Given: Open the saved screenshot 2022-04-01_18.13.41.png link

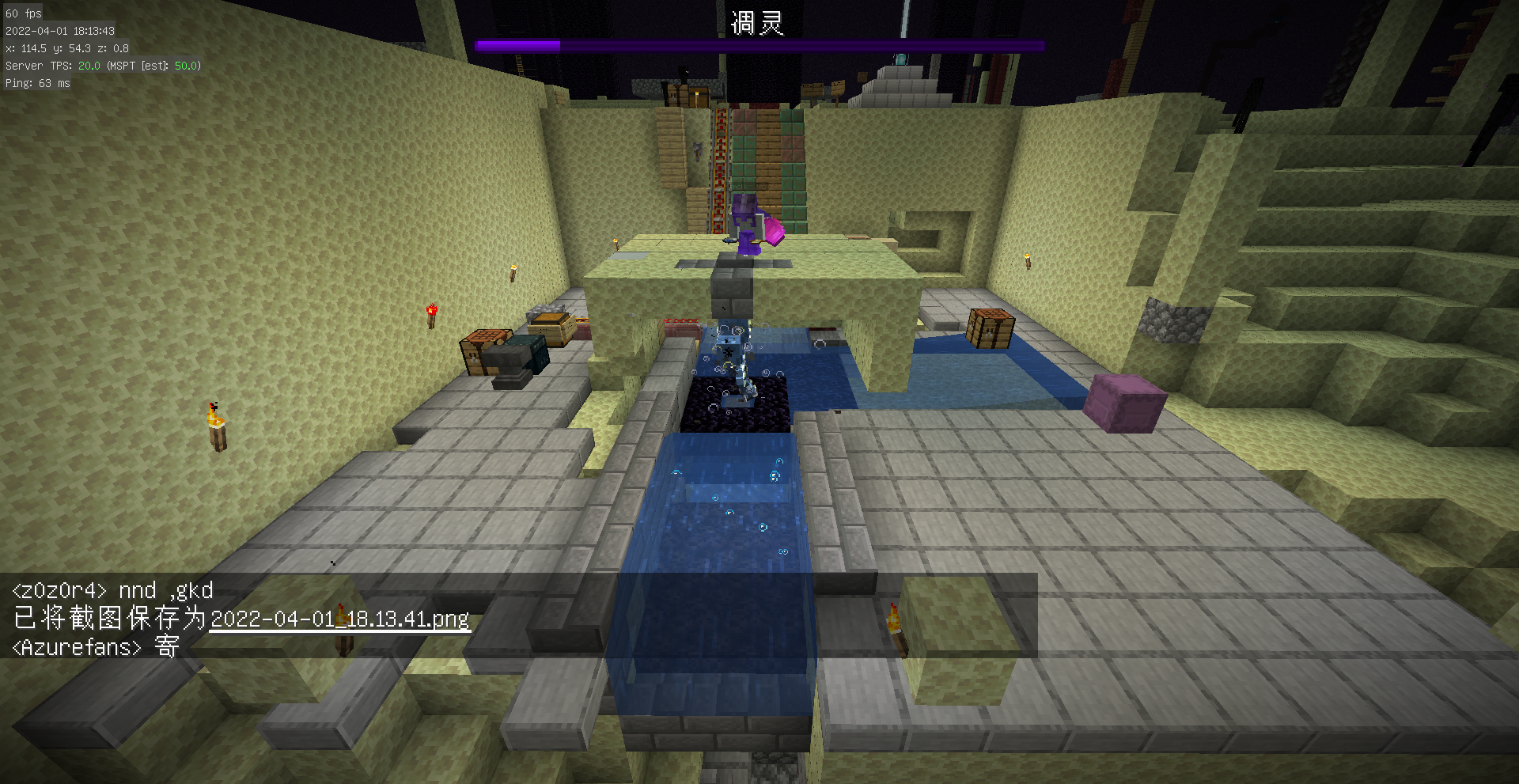Looking at the screenshot, I should tap(339, 619).
